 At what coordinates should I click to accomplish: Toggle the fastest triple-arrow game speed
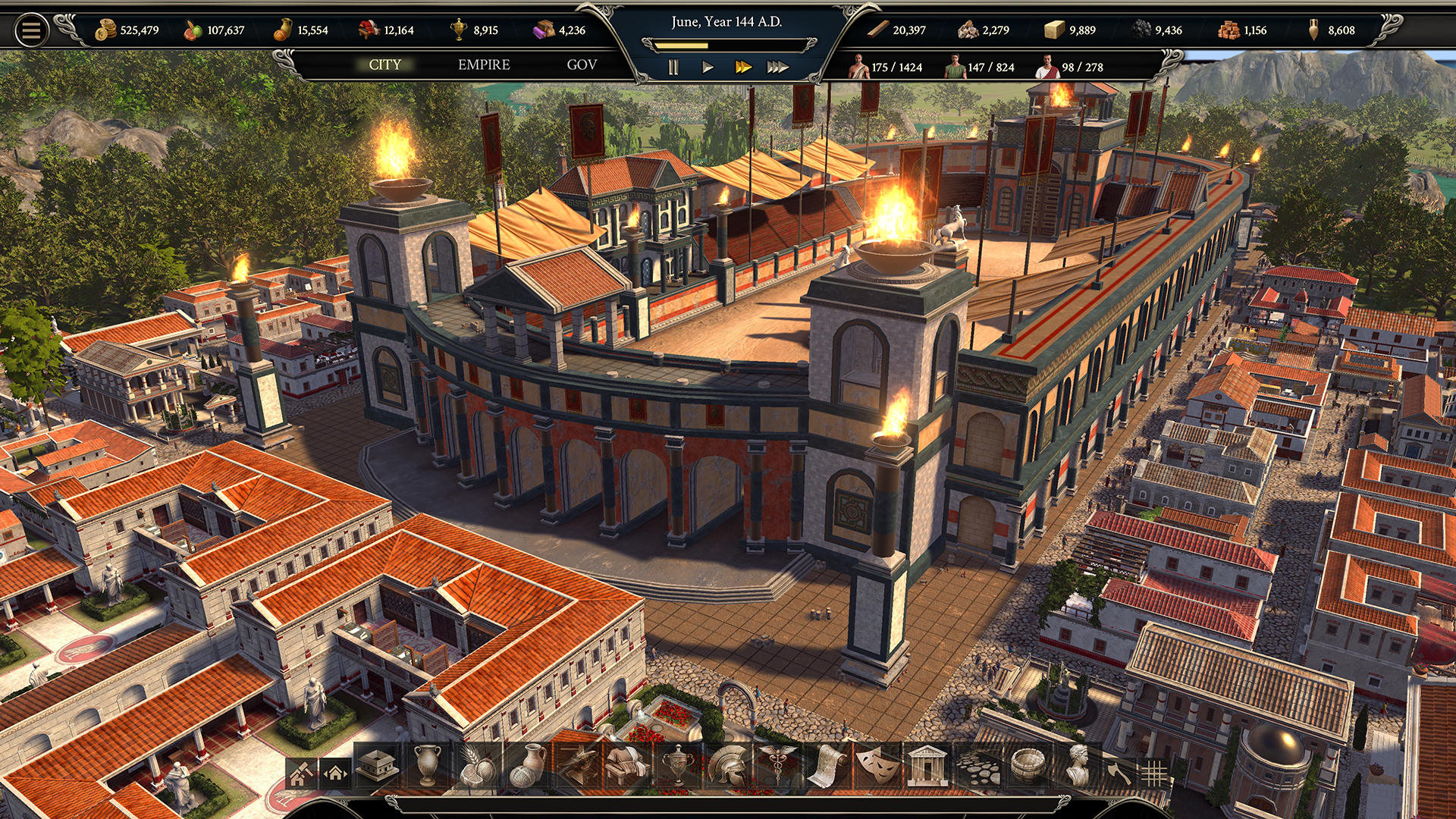777,67
